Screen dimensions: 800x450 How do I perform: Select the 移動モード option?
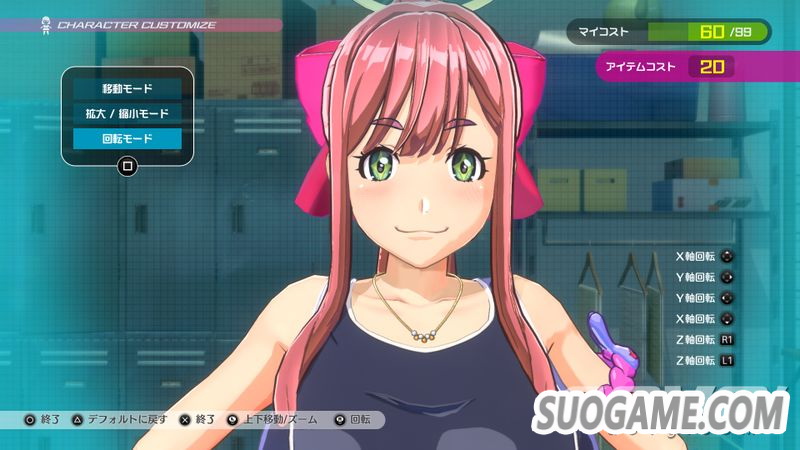[126, 89]
